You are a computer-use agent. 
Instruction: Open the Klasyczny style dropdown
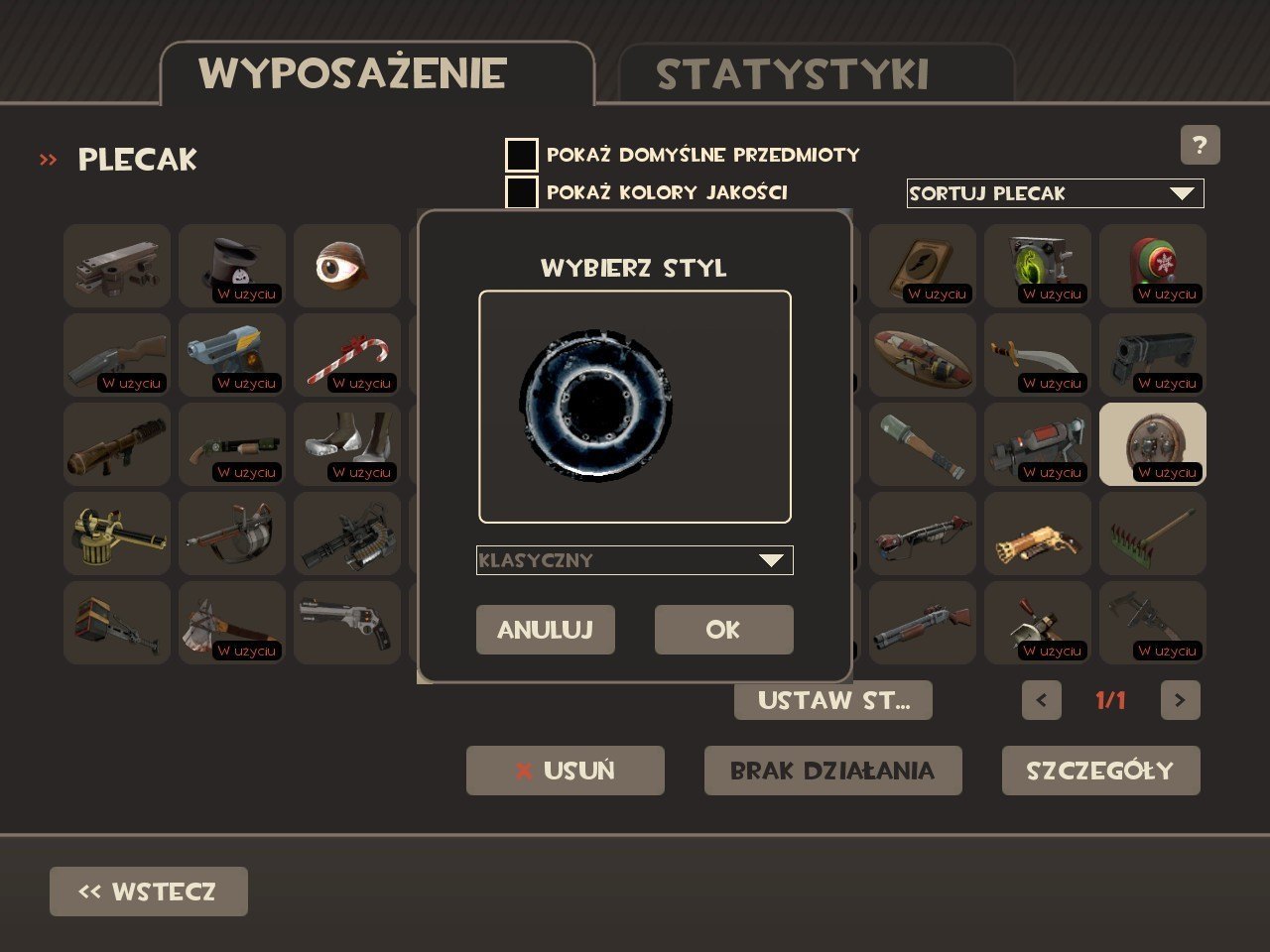tap(634, 560)
